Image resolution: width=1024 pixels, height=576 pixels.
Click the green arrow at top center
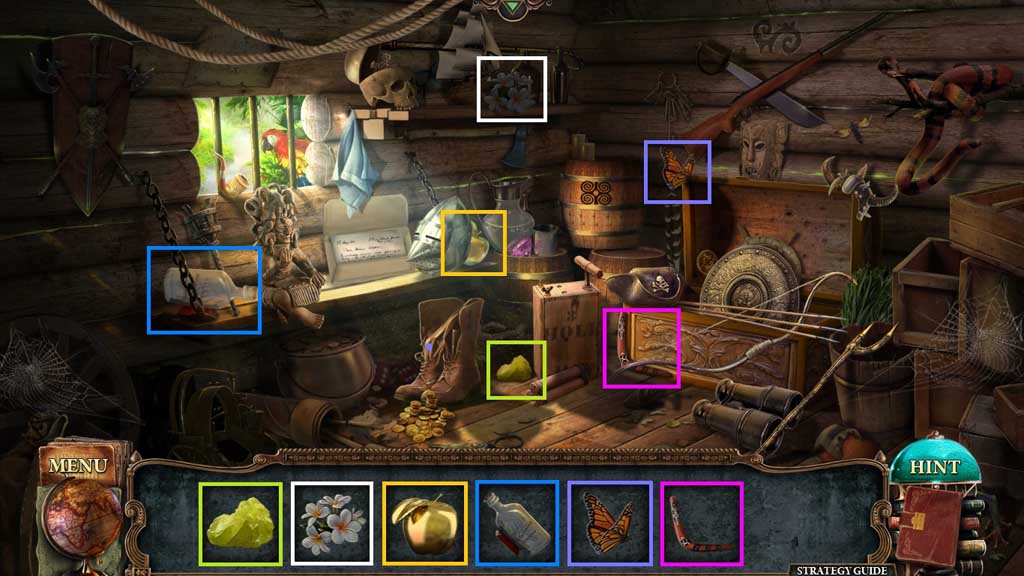coord(513,8)
